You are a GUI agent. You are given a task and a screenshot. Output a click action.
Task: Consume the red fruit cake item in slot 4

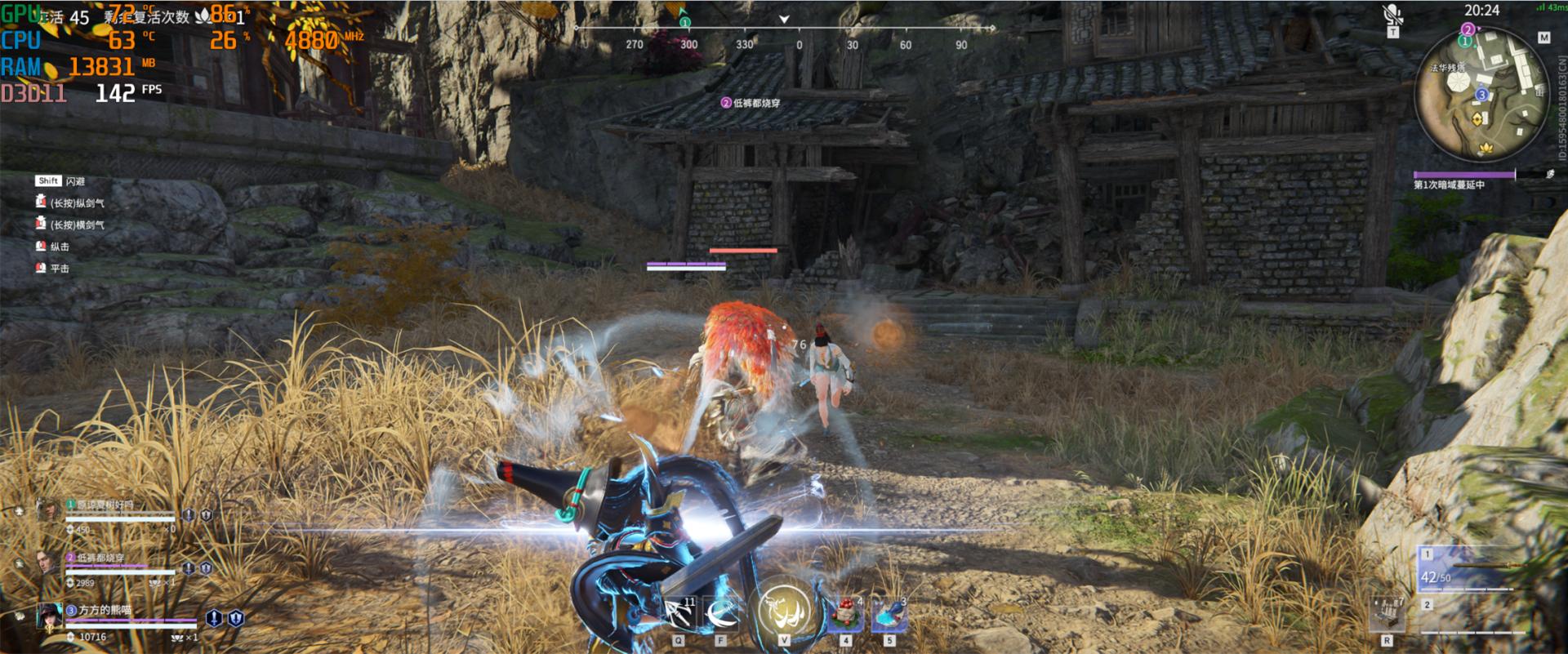tap(845, 611)
